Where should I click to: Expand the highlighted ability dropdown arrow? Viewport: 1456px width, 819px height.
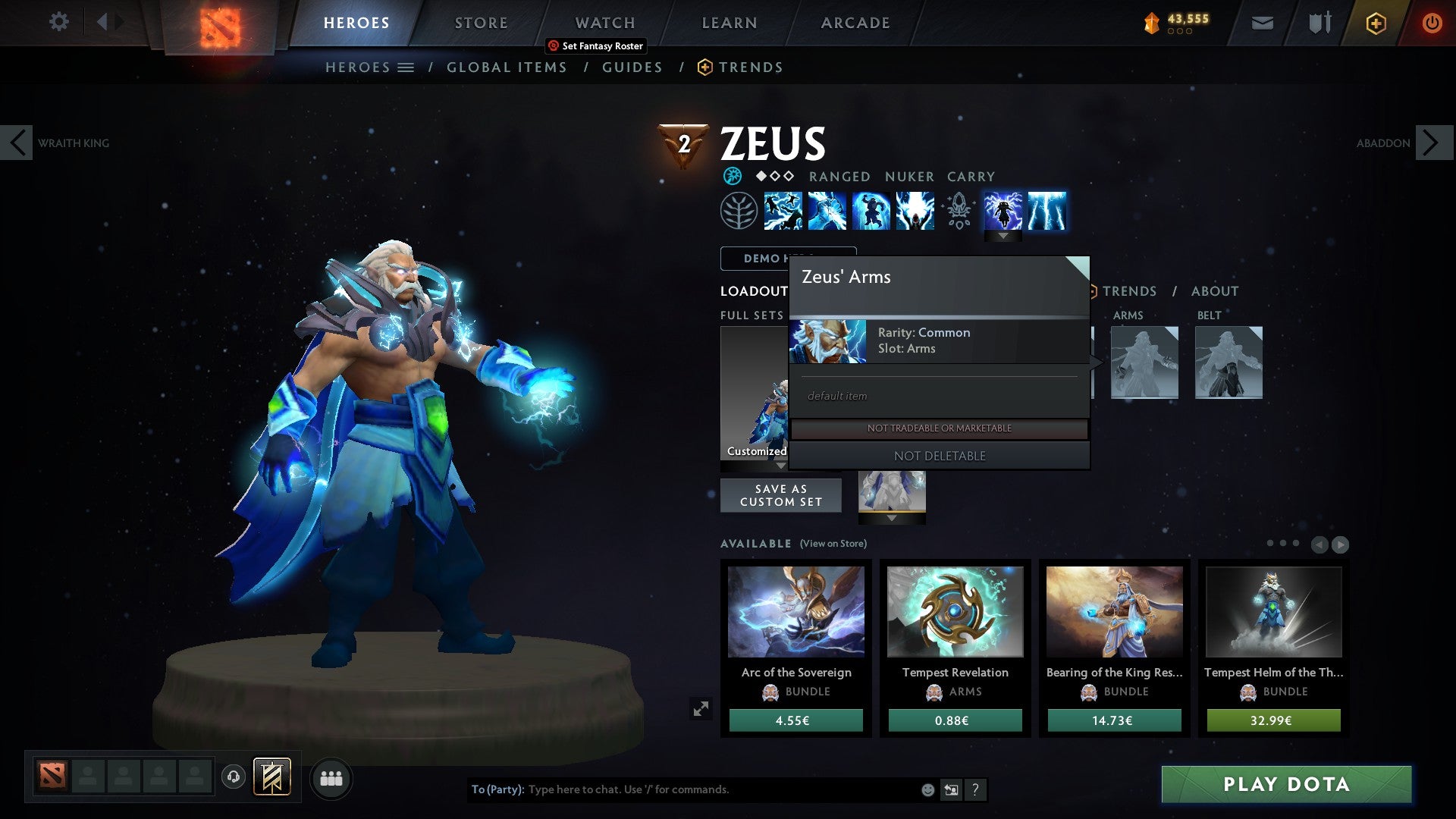1003,236
